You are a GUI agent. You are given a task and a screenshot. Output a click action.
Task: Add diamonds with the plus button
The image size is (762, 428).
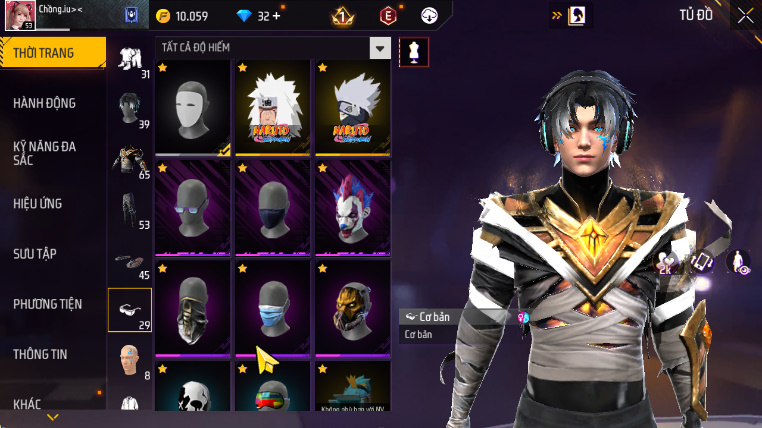click(x=275, y=16)
